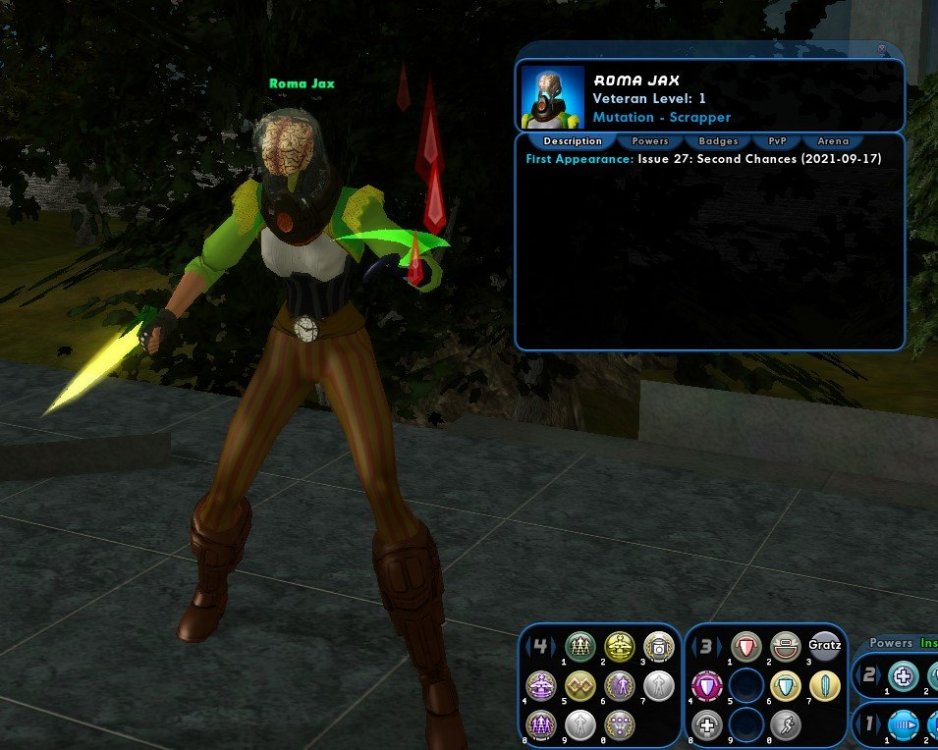Switch tray 4 to the next tray
938x750 pixels.
555,647
